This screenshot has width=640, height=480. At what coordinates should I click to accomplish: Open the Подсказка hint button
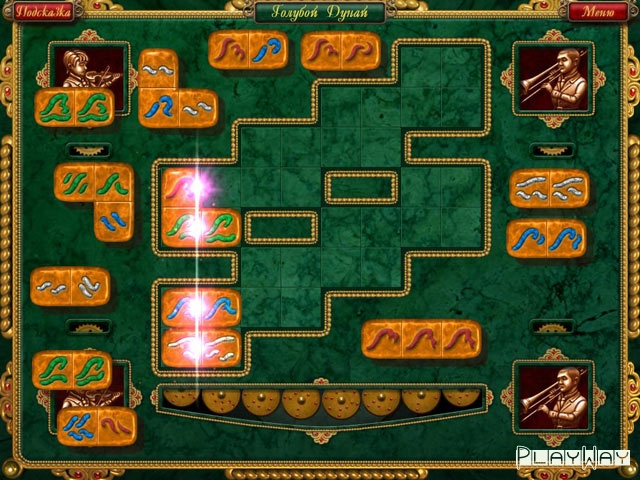point(41,13)
